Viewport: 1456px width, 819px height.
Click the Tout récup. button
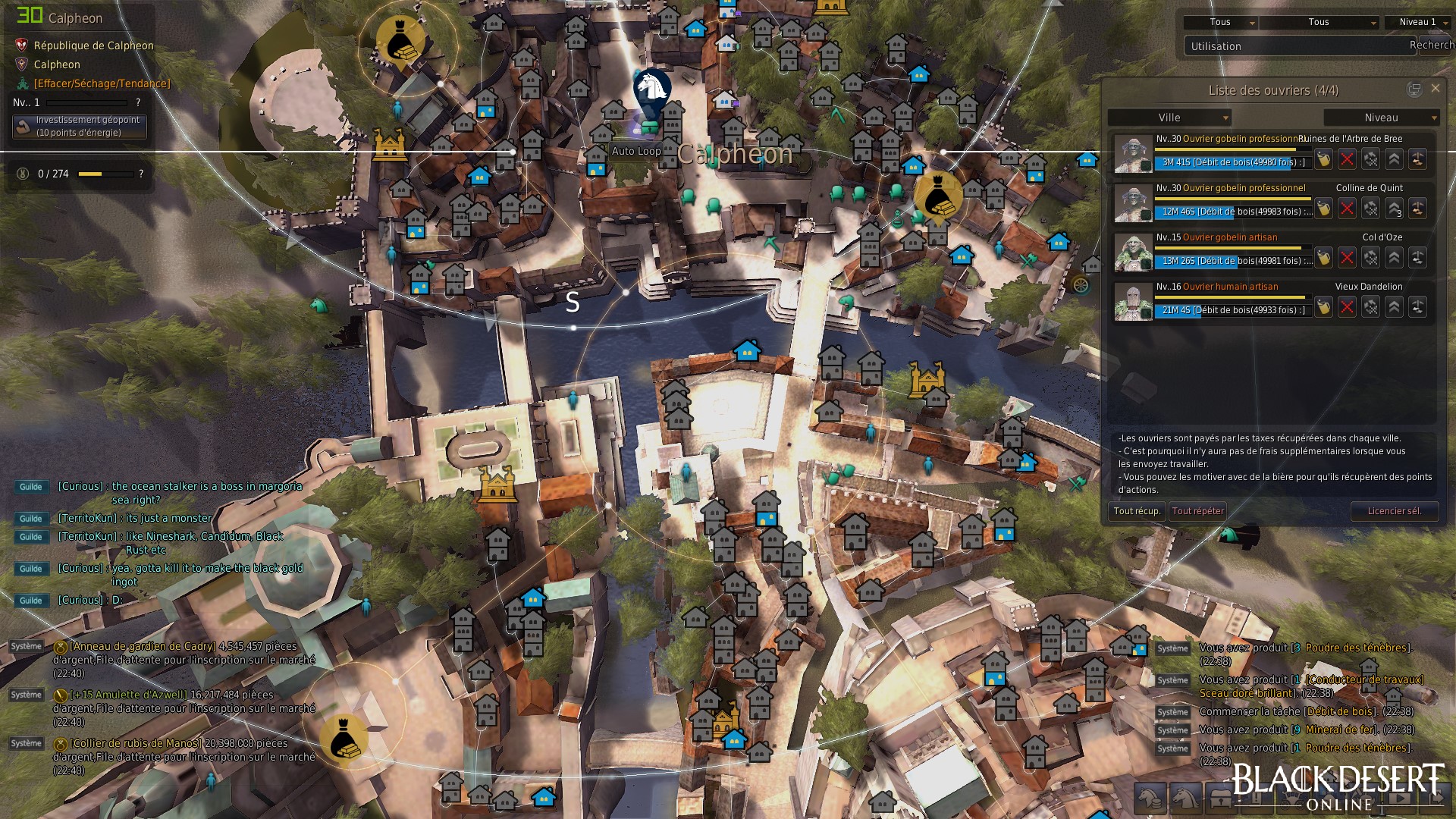[x=1136, y=511]
